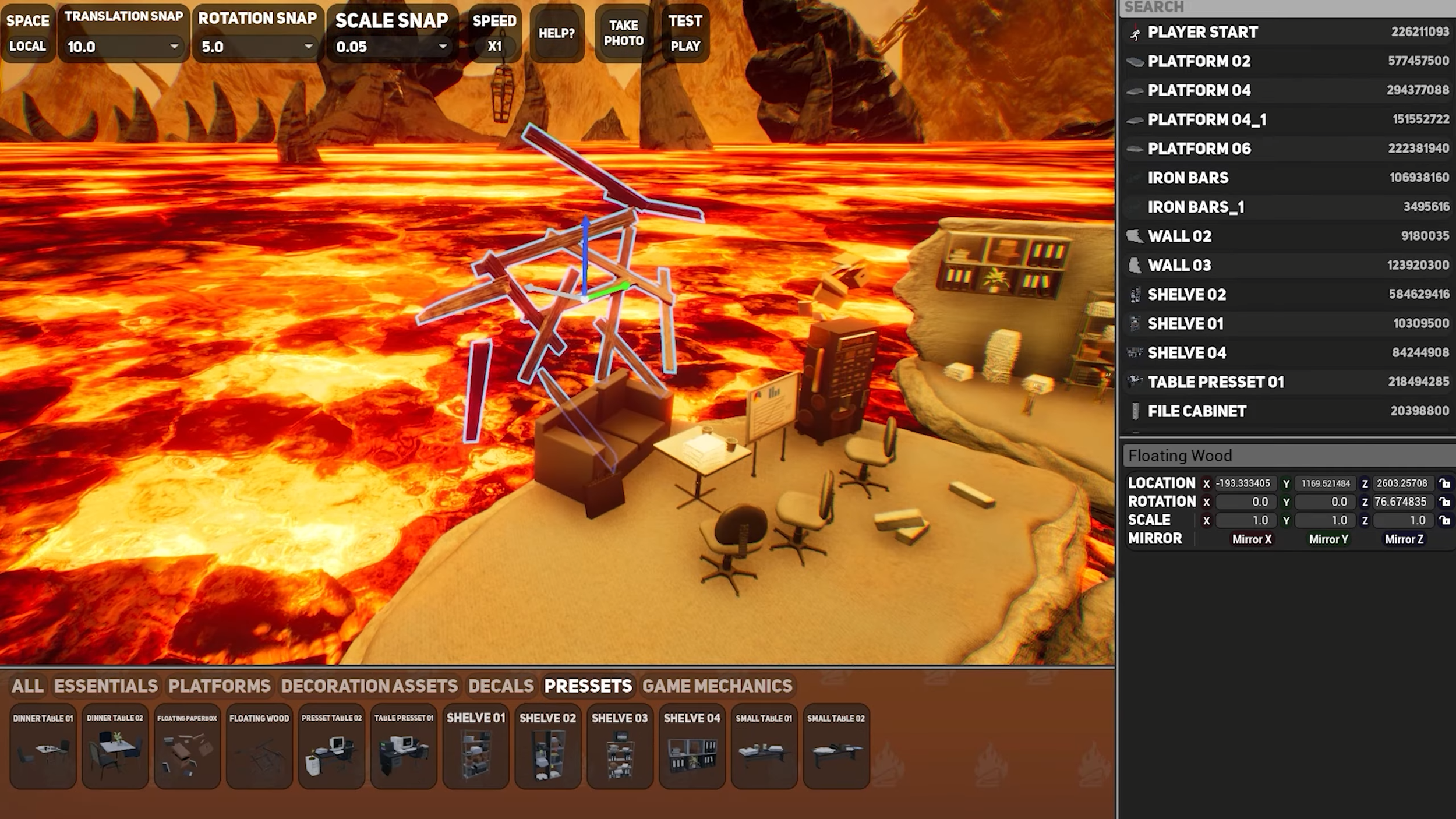Switch to the Game Mechanics tab
Viewport: 1456px width, 819px height.
[x=717, y=686]
